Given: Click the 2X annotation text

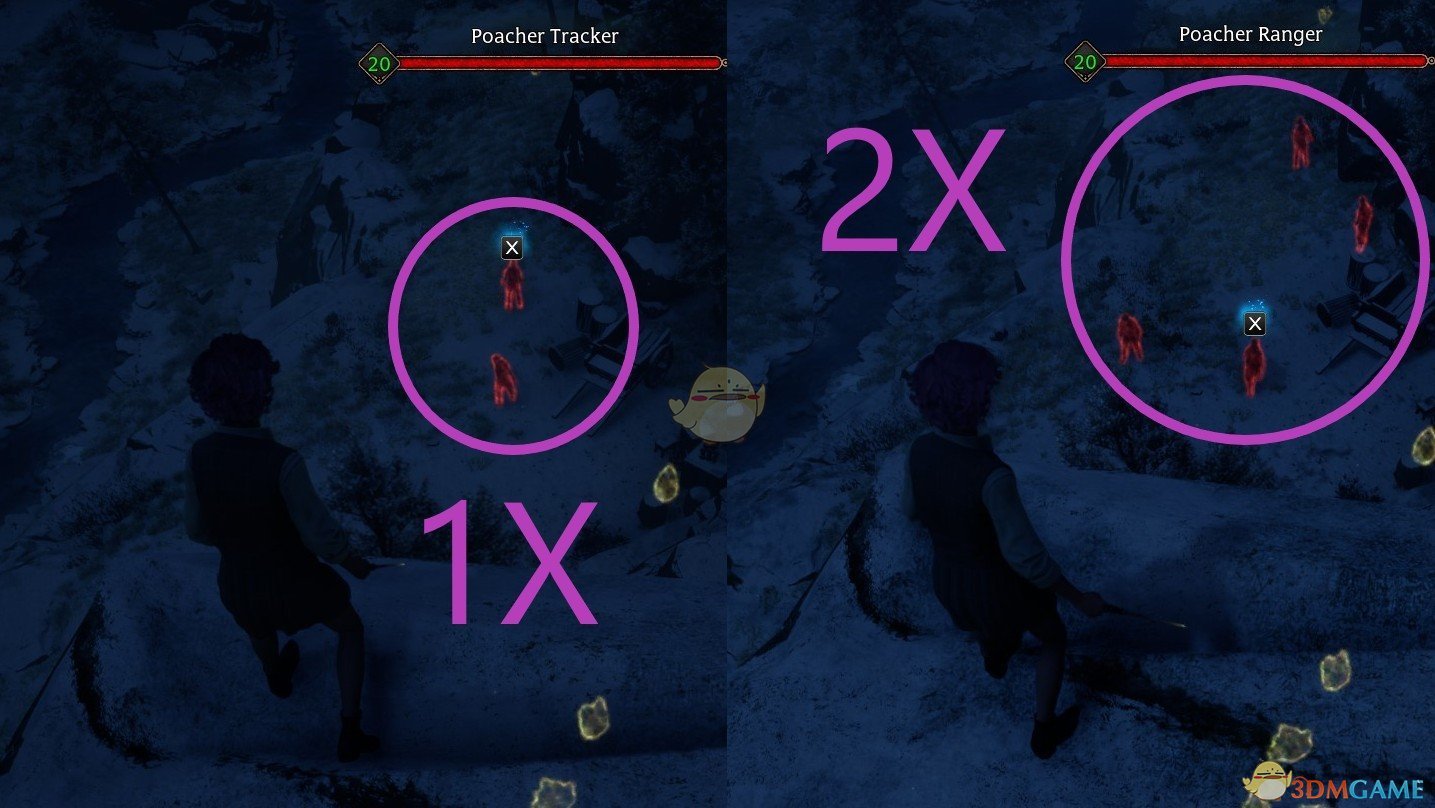Looking at the screenshot, I should 915,190.
